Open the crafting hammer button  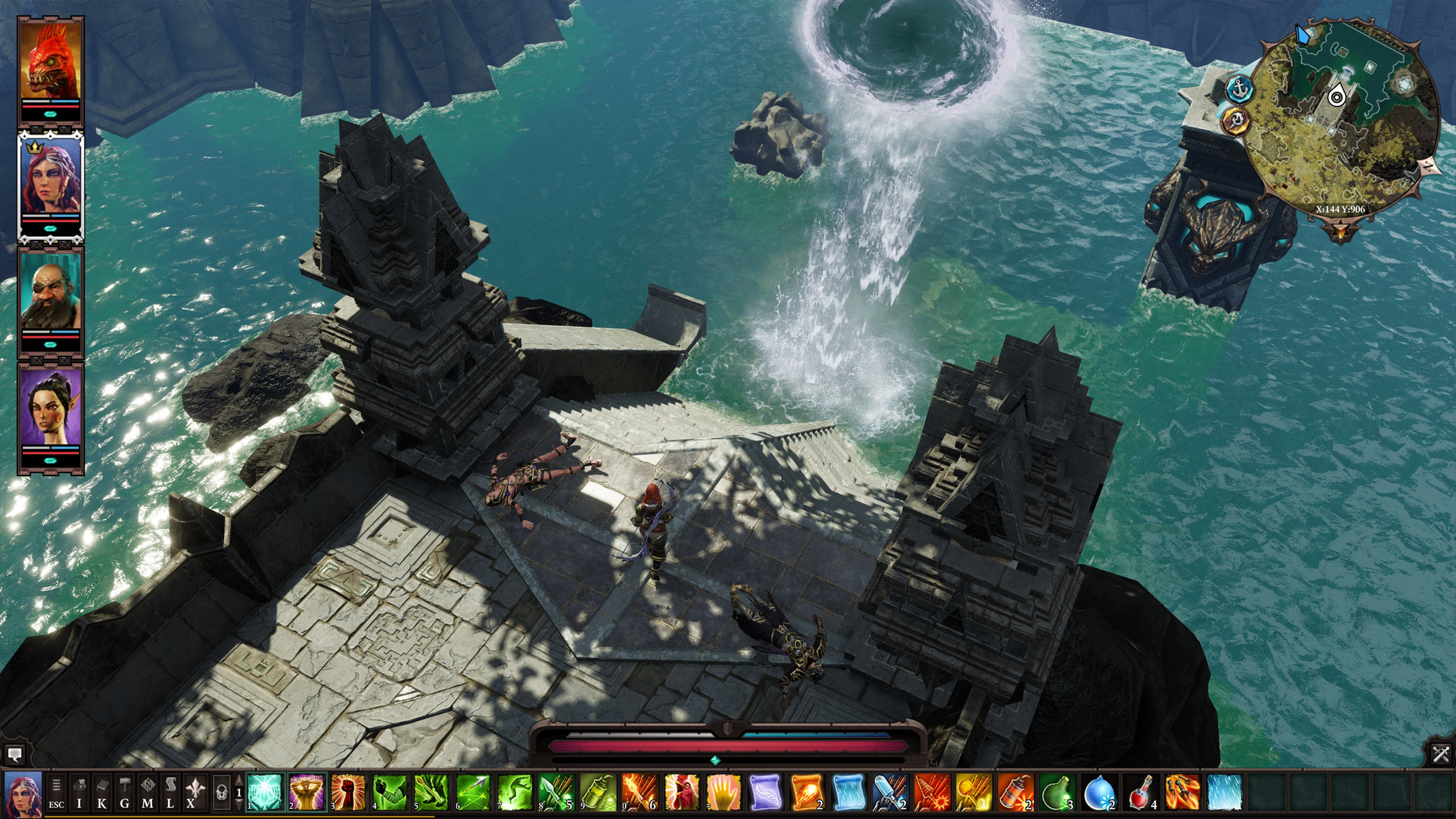[x=125, y=793]
